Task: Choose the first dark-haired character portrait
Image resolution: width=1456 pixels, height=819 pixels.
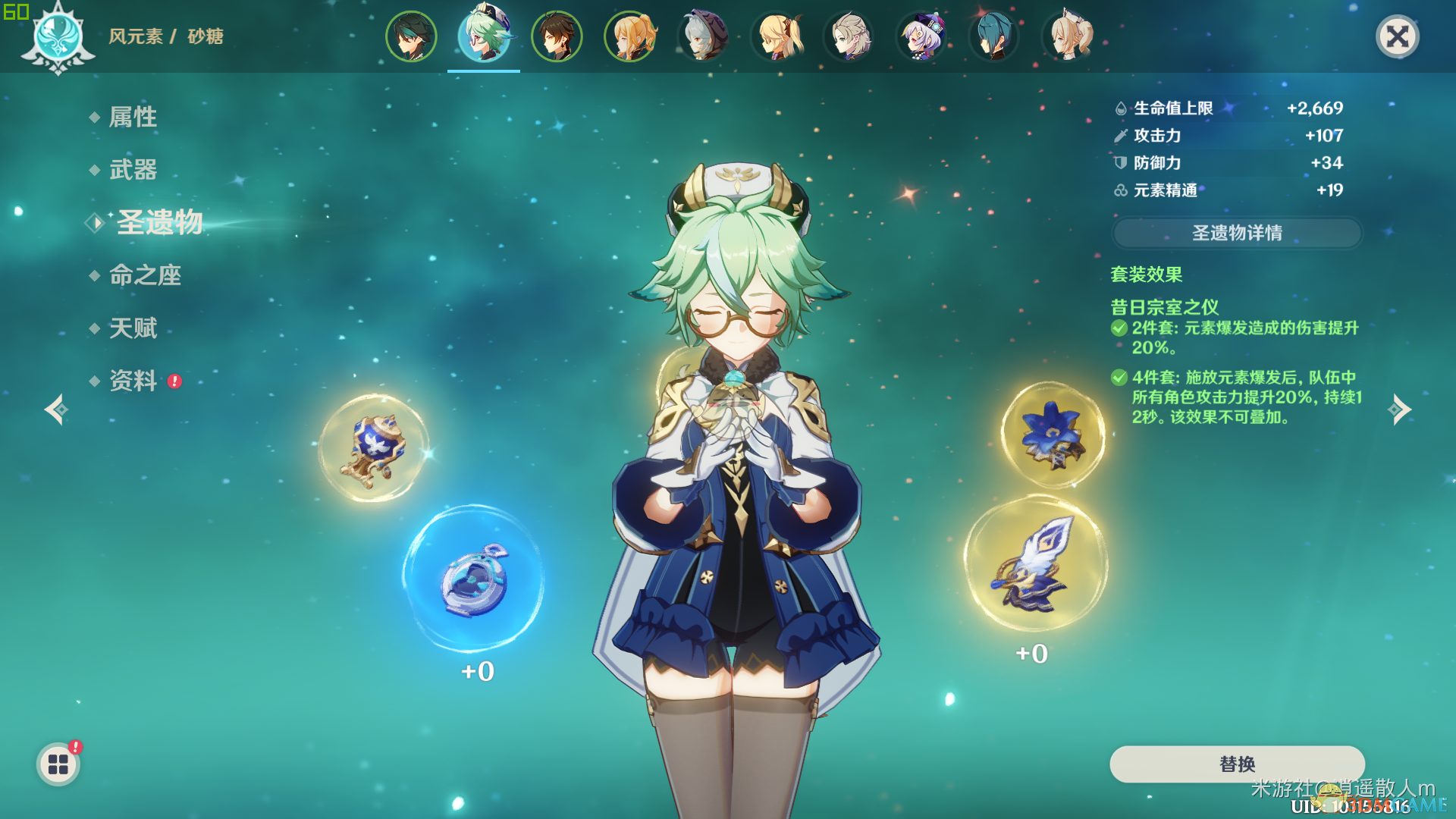Action: click(411, 36)
